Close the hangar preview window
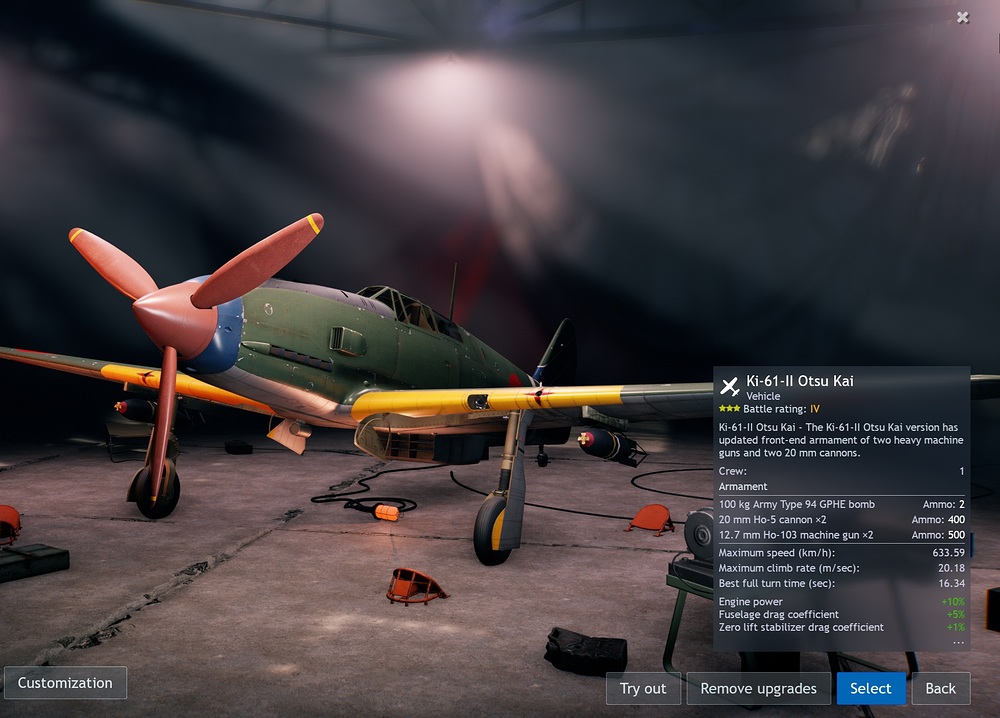The height and width of the screenshot is (718, 1000). (962, 17)
